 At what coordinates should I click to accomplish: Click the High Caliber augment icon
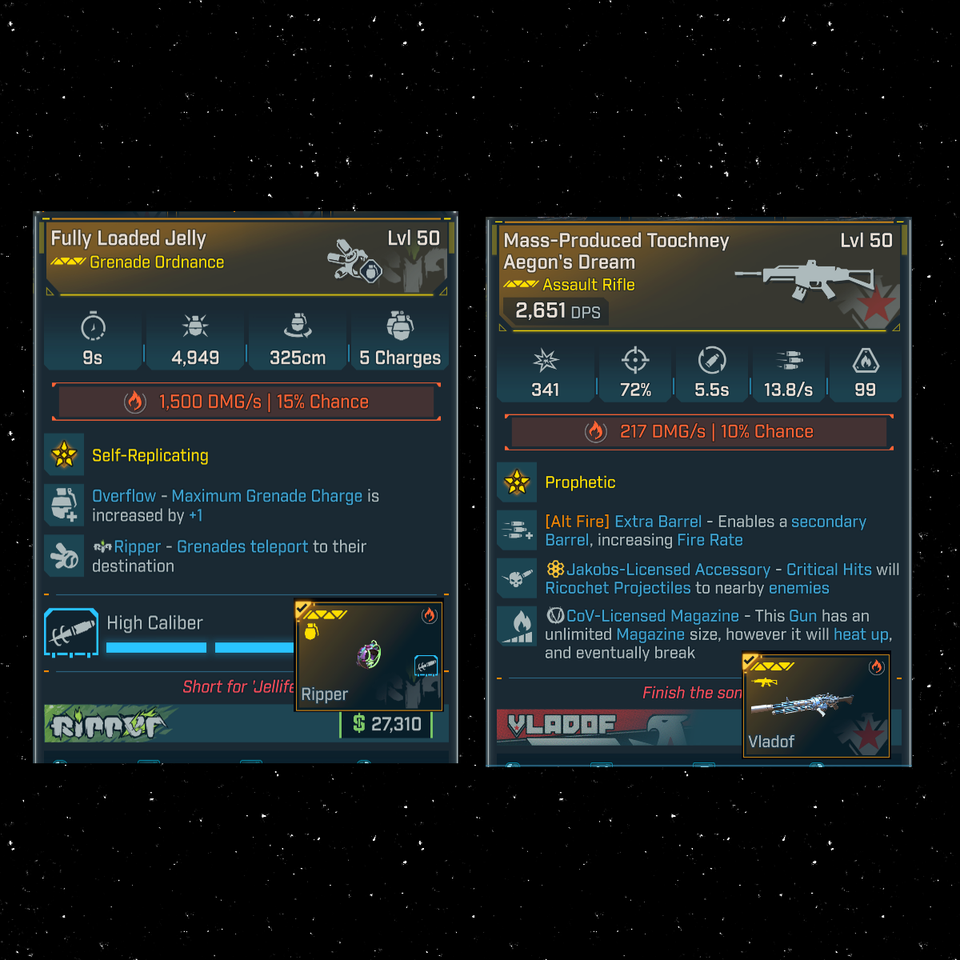(71, 634)
